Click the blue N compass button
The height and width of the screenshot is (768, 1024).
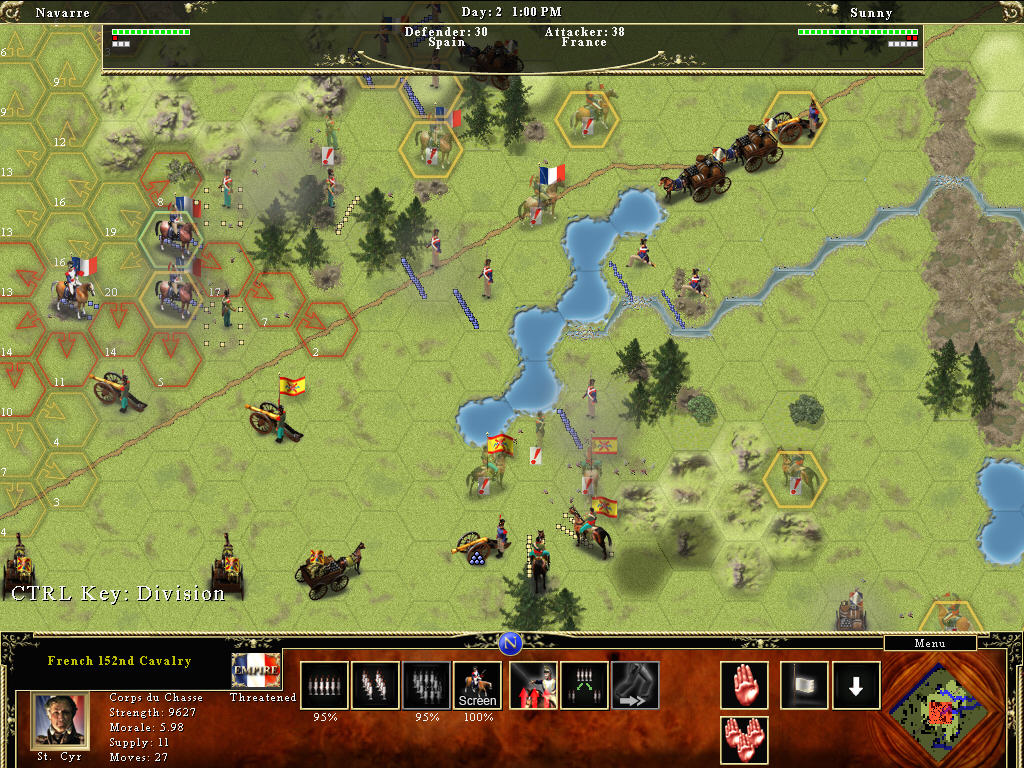[x=511, y=642]
